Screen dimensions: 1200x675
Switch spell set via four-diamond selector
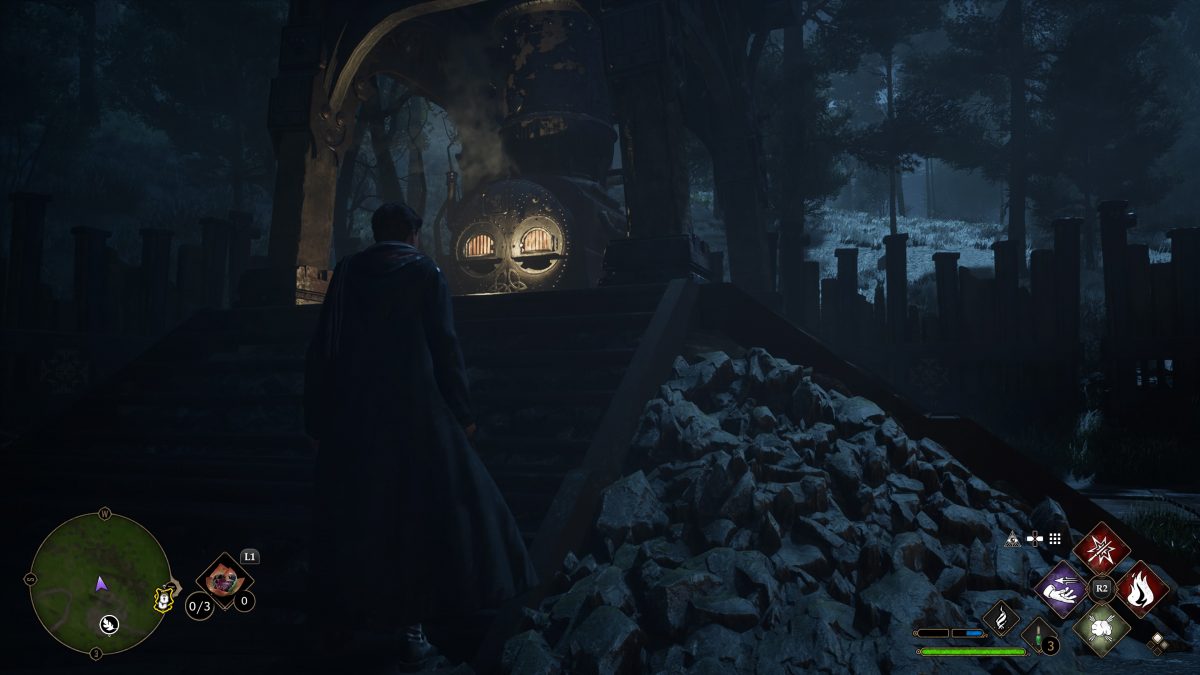coord(1158,643)
